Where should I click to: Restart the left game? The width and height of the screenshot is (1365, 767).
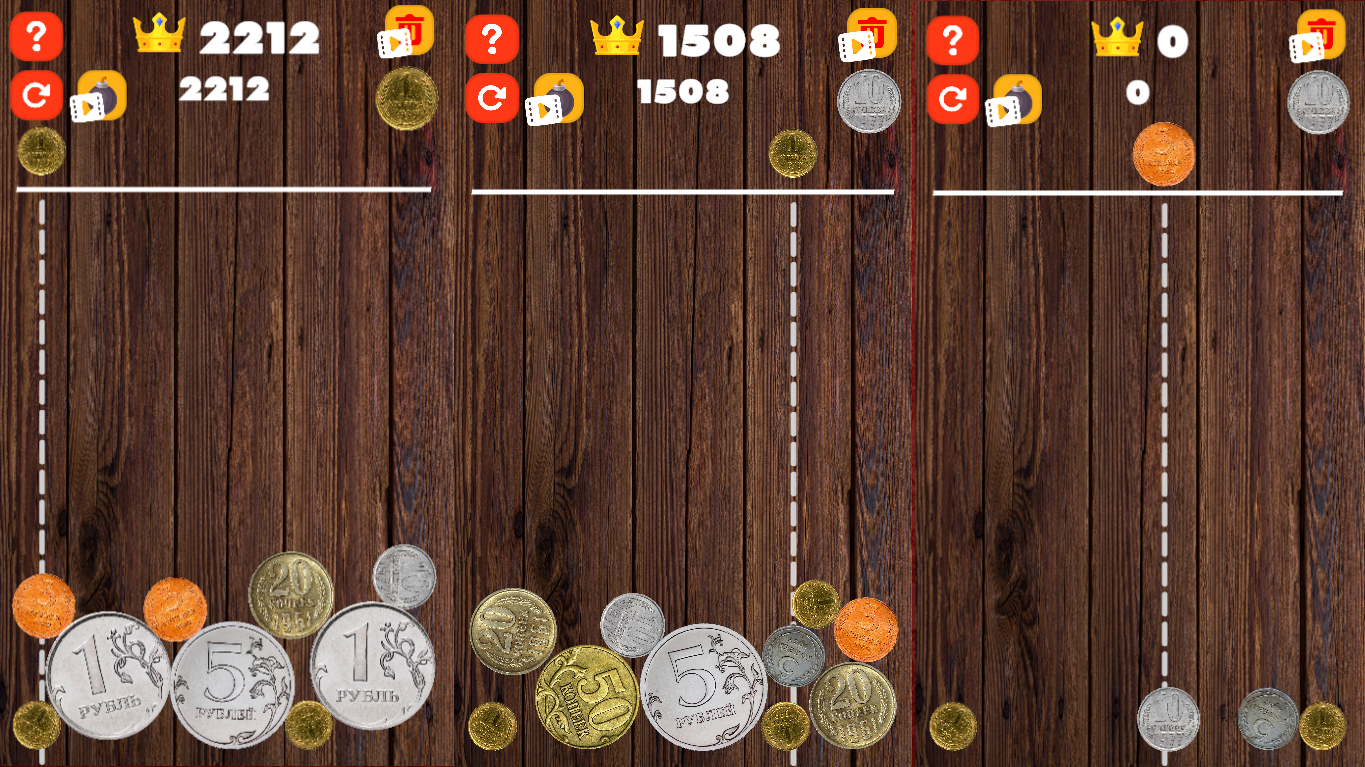point(36,96)
